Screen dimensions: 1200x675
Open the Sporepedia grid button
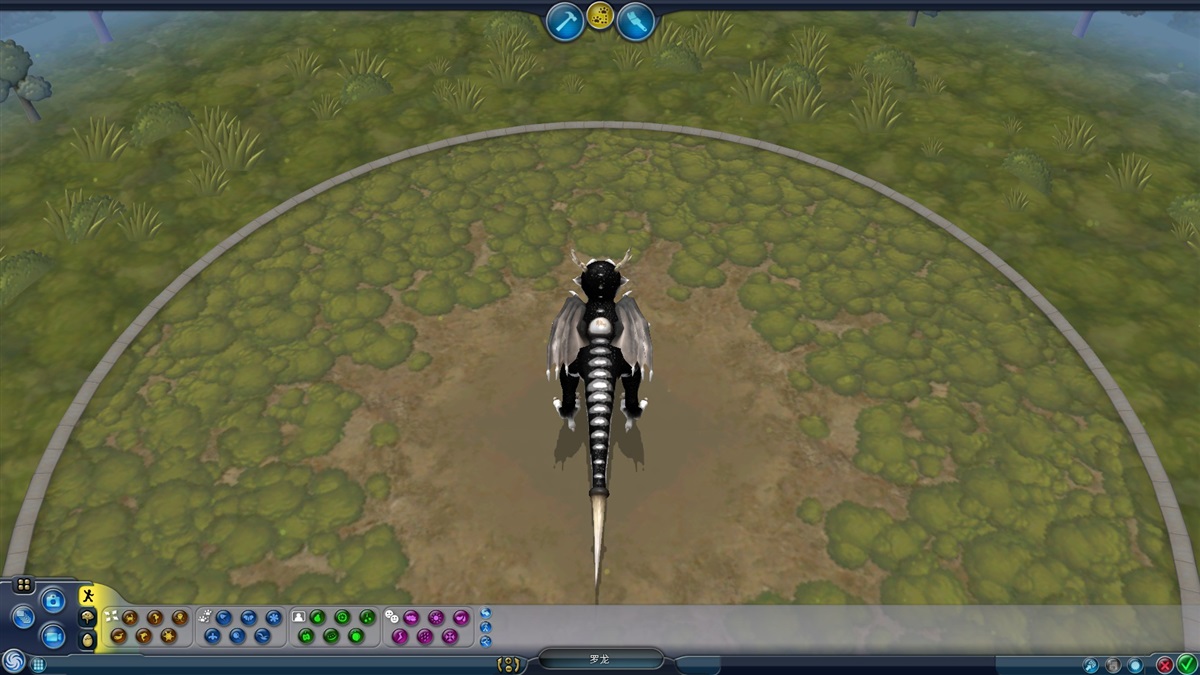point(38,663)
